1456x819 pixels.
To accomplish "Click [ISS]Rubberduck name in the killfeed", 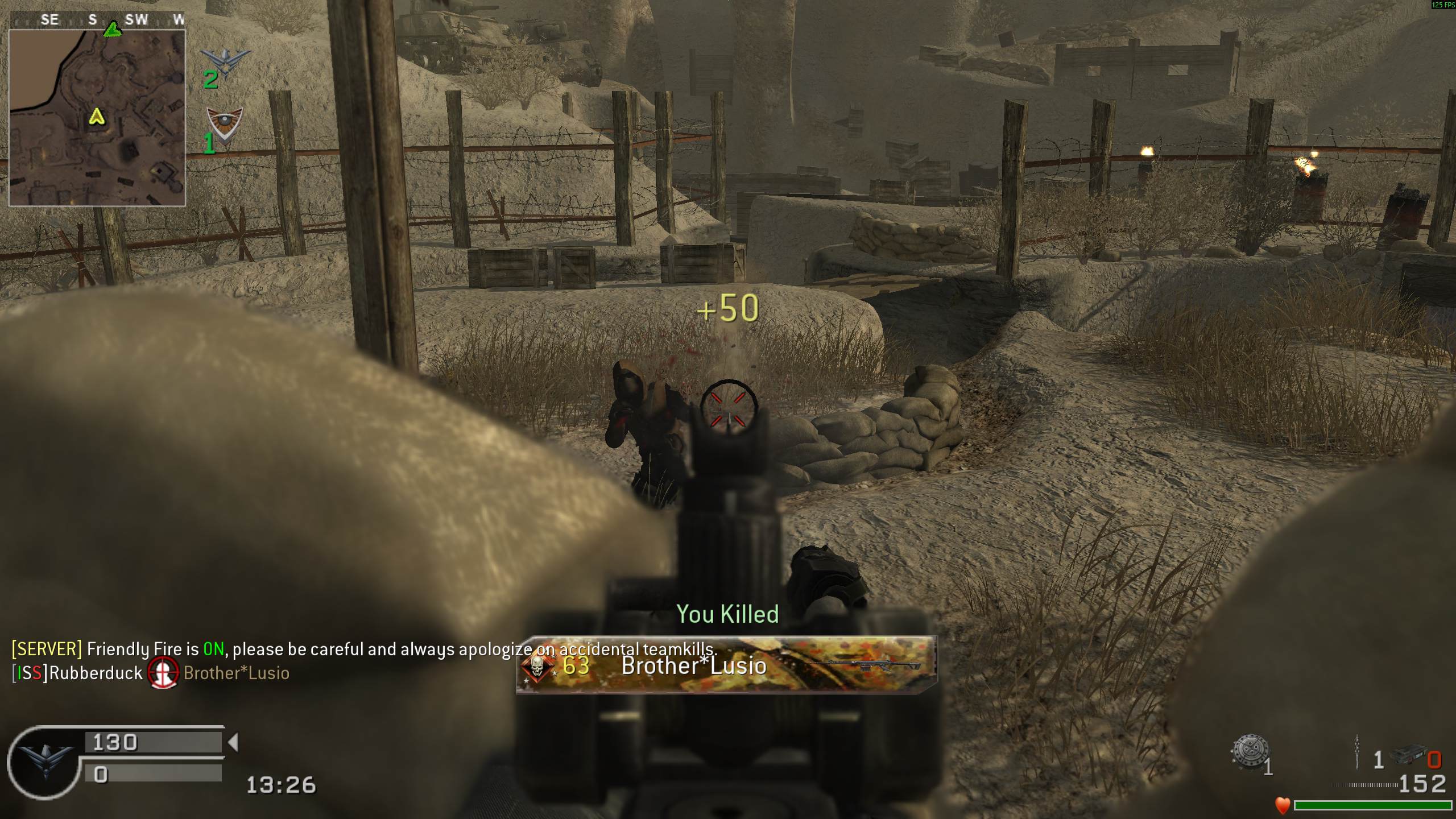I will pyautogui.click(x=77, y=673).
